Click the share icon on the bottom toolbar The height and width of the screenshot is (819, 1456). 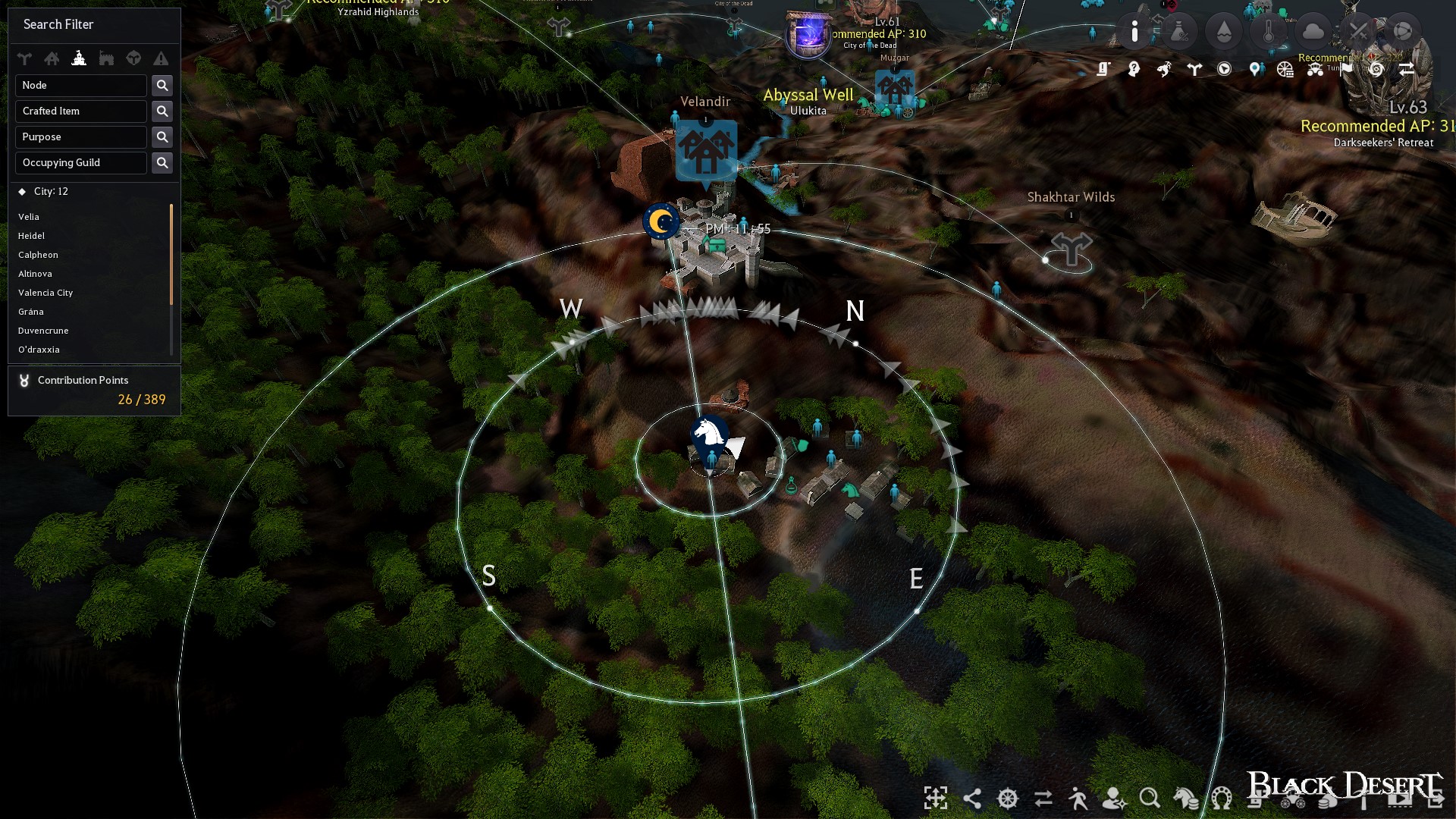click(973, 799)
